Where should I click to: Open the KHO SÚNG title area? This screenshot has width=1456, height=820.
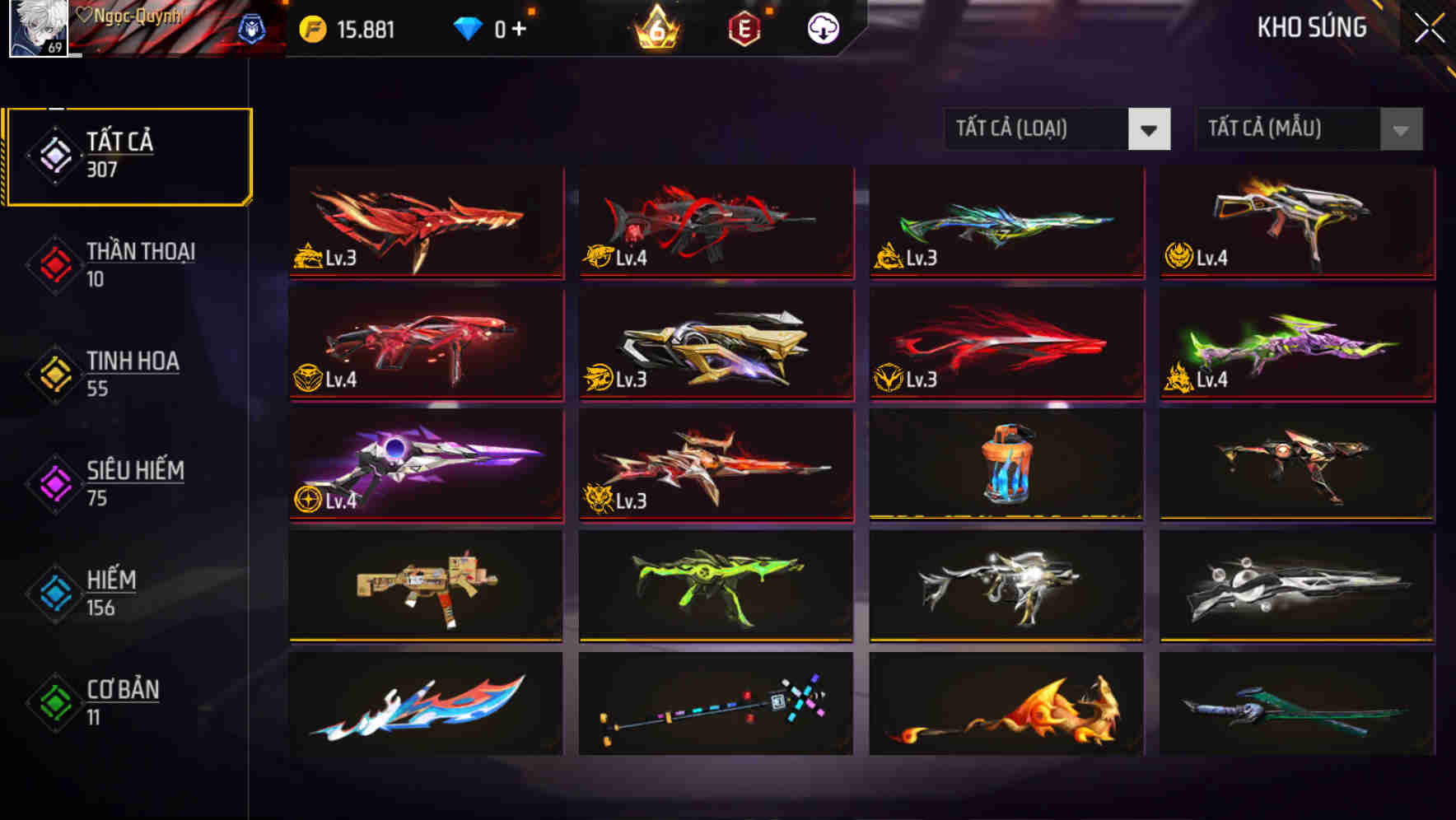point(1312,27)
